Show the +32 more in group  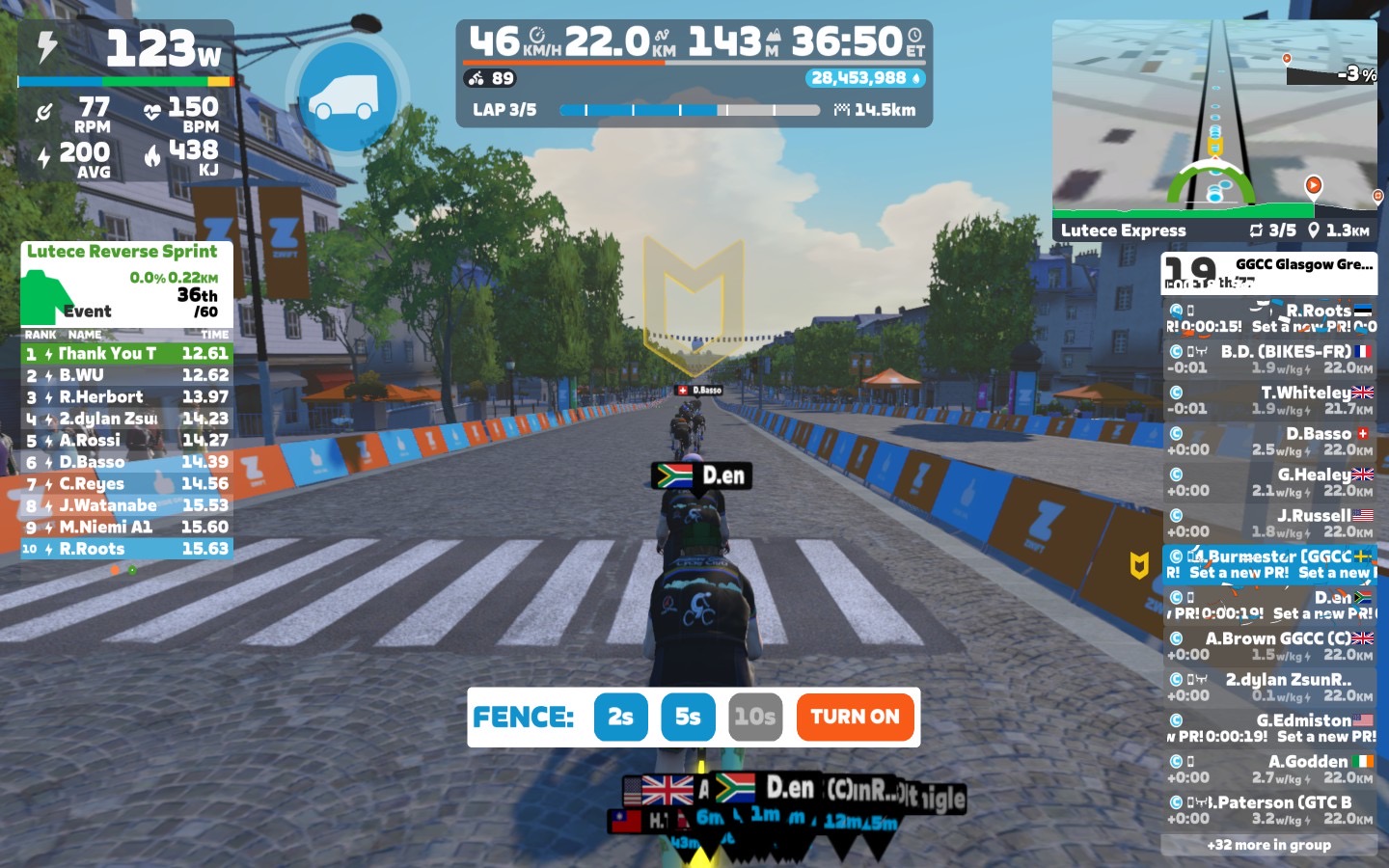(x=1268, y=845)
